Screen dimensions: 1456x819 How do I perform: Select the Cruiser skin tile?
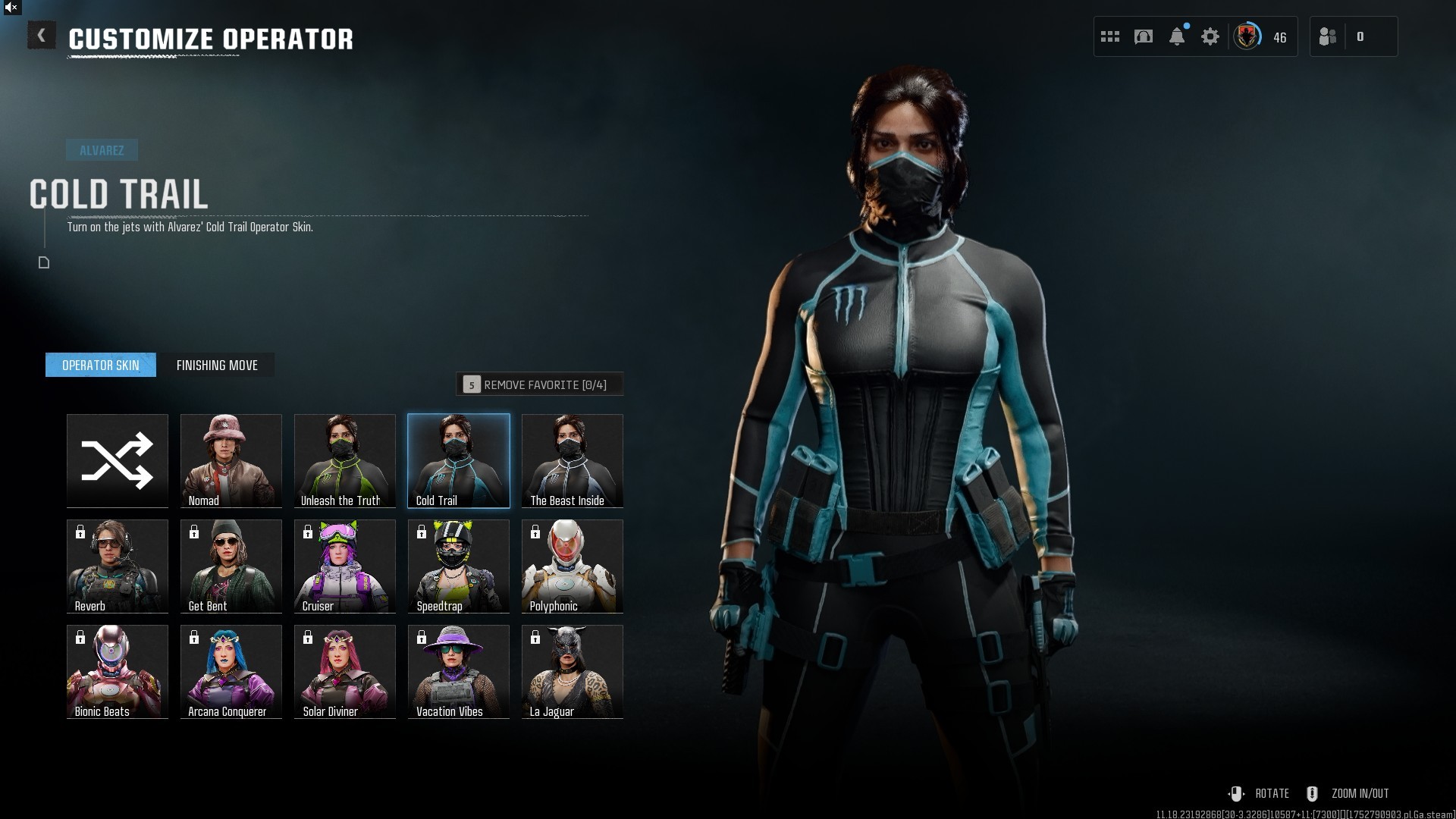(345, 566)
